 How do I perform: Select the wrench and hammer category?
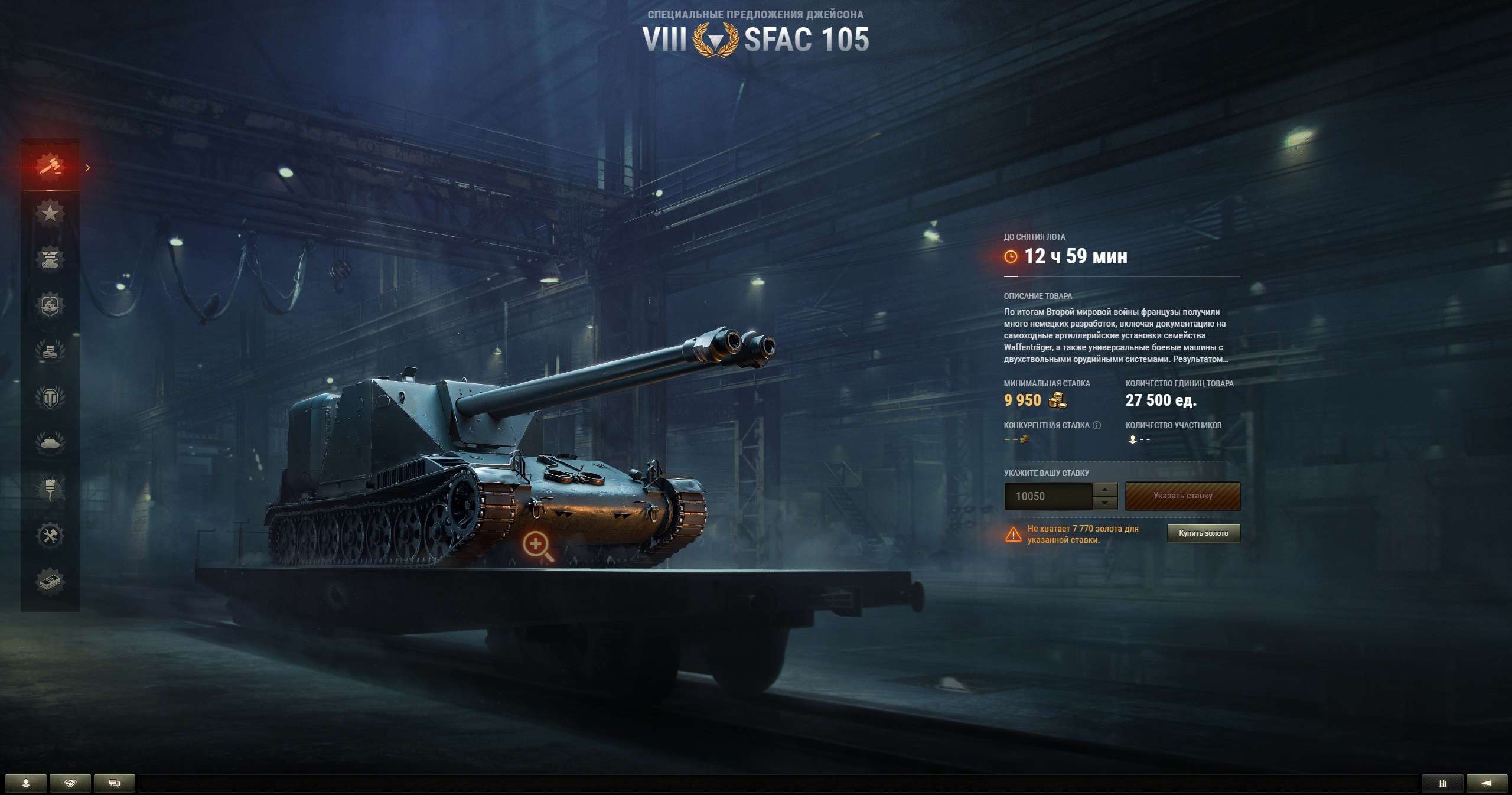coord(50,536)
